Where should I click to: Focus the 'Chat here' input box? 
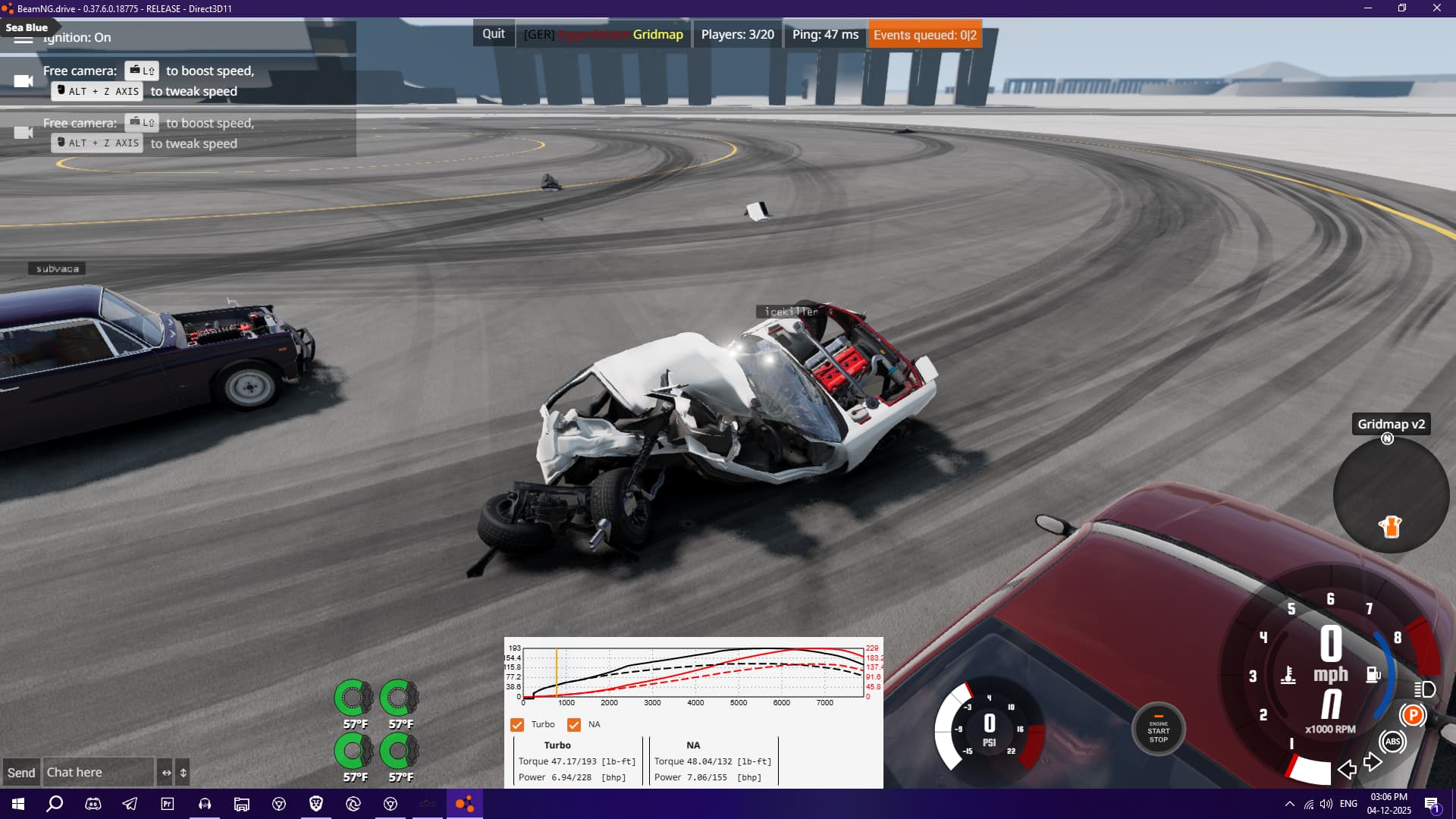(x=98, y=773)
